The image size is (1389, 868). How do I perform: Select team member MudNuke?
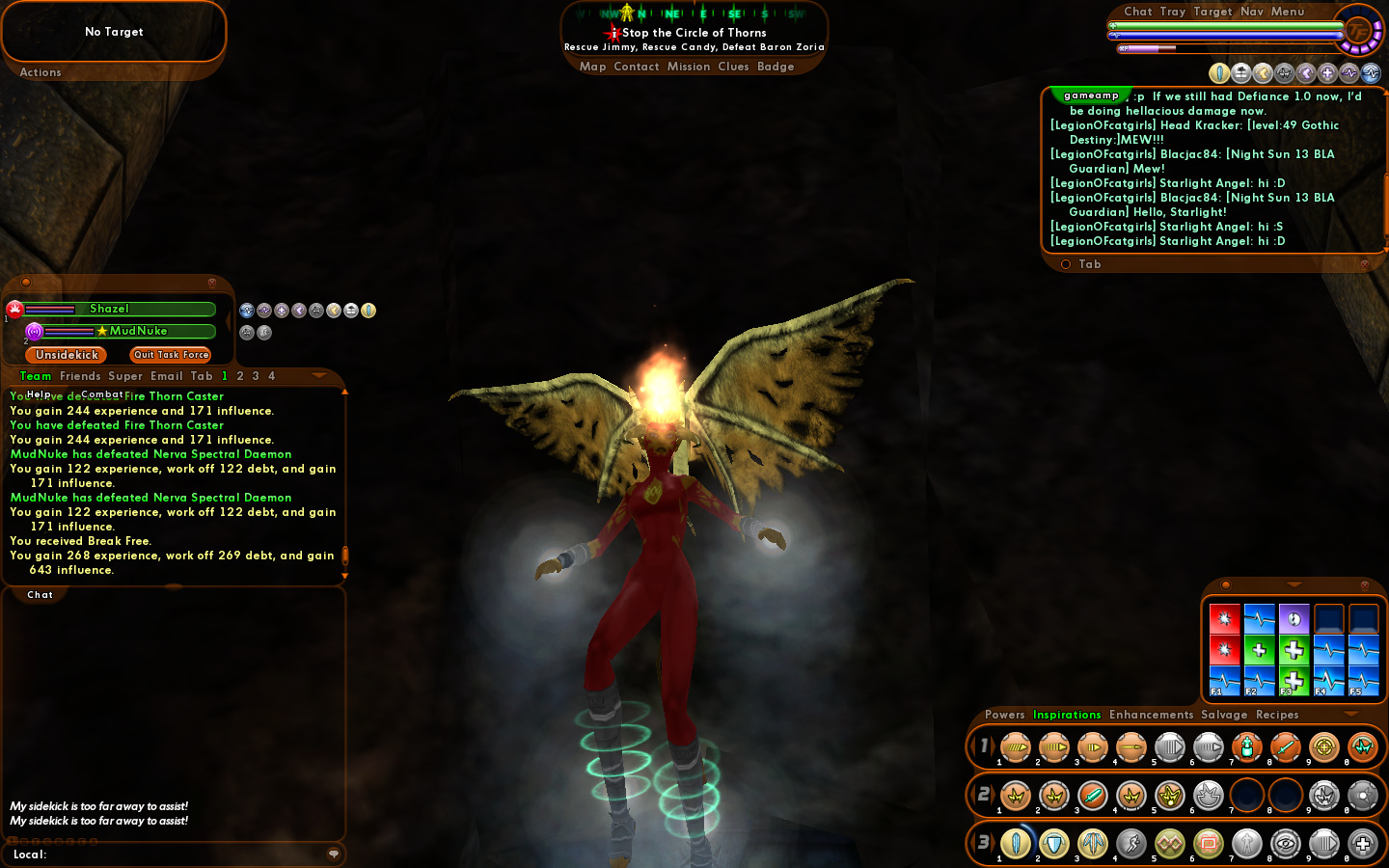[138, 331]
